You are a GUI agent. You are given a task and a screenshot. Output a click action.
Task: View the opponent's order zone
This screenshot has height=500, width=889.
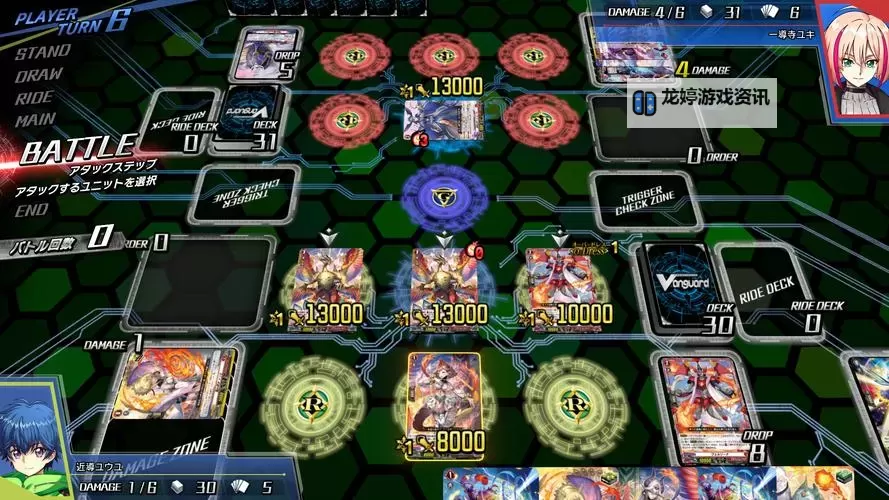(650, 130)
